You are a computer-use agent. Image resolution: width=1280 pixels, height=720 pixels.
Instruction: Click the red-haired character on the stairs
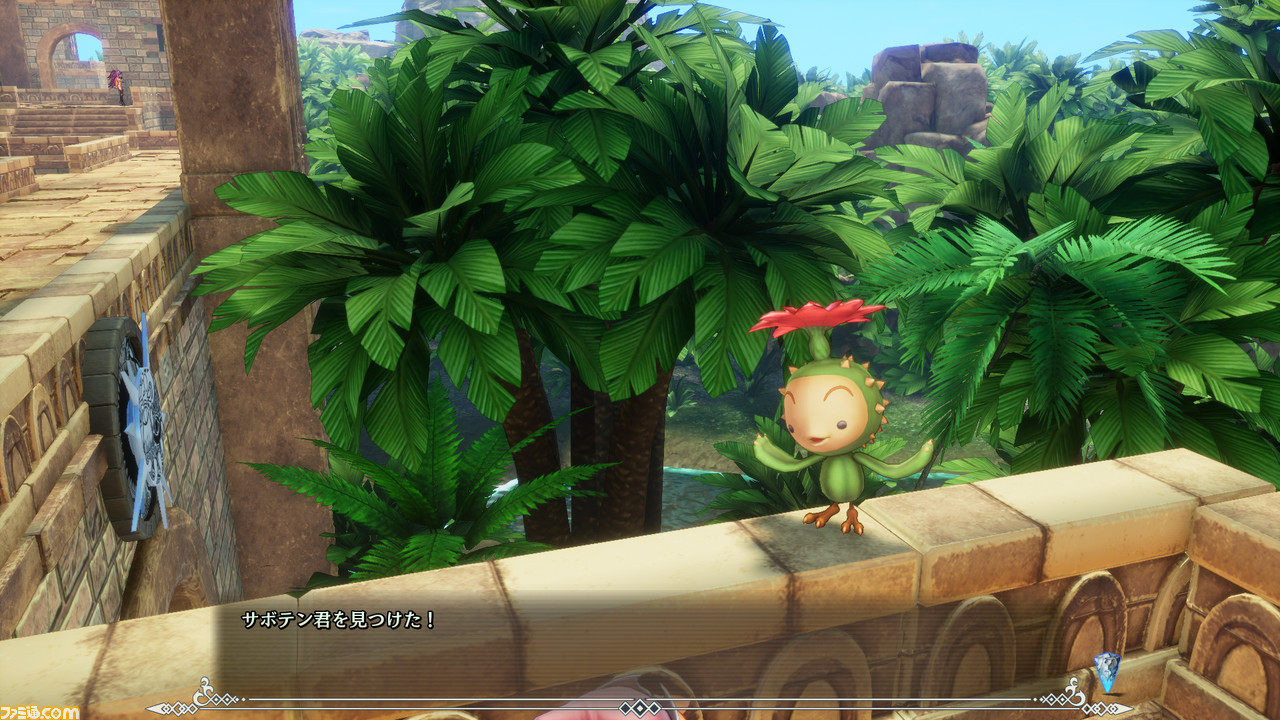click(117, 85)
